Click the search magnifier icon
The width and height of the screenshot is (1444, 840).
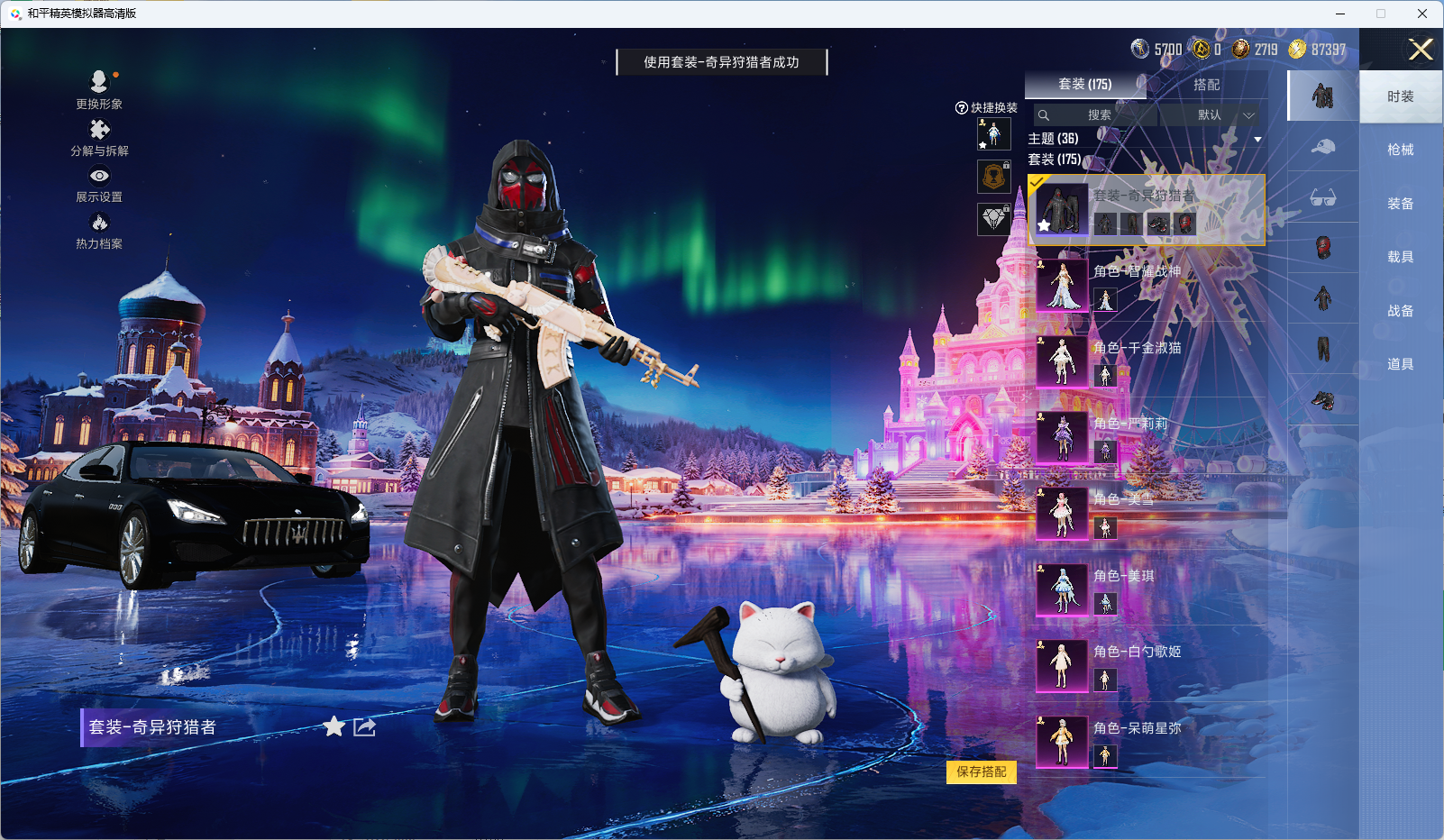(1044, 115)
